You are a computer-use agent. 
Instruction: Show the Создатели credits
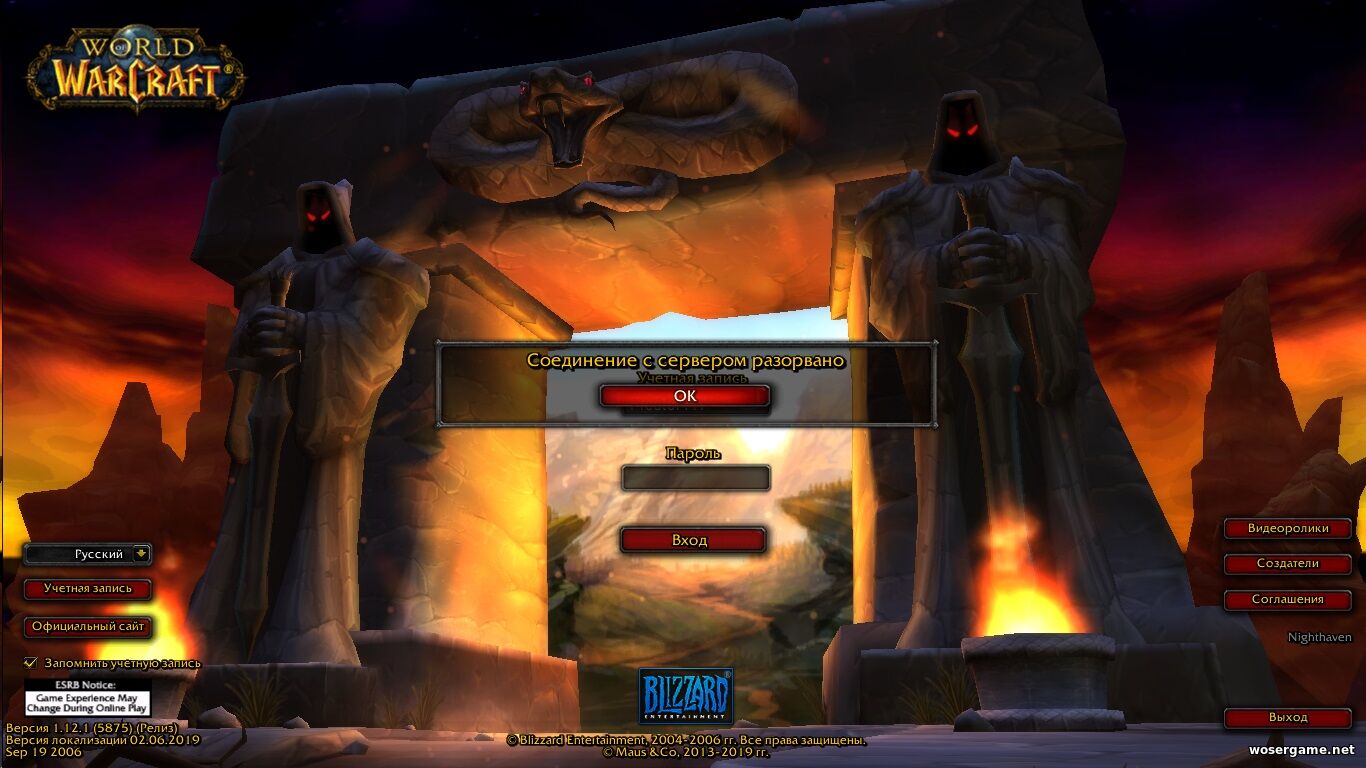[1288, 564]
